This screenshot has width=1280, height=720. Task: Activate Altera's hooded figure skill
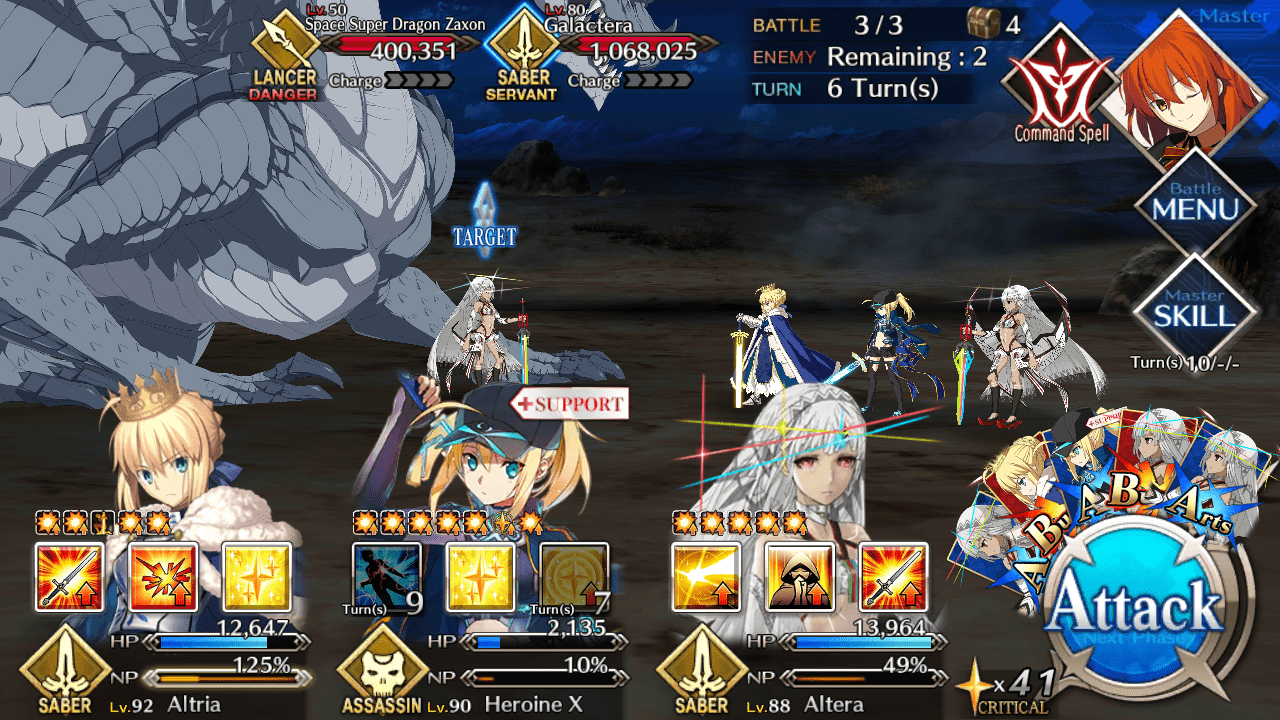(x=799, y=577)
